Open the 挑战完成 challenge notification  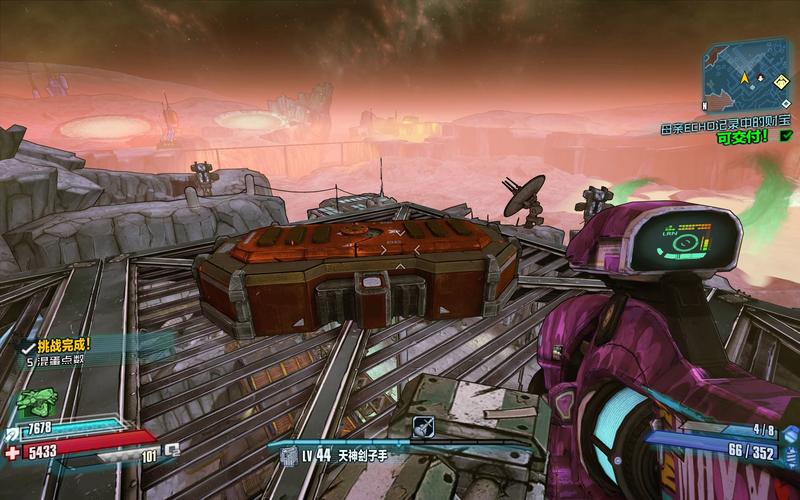62,343
